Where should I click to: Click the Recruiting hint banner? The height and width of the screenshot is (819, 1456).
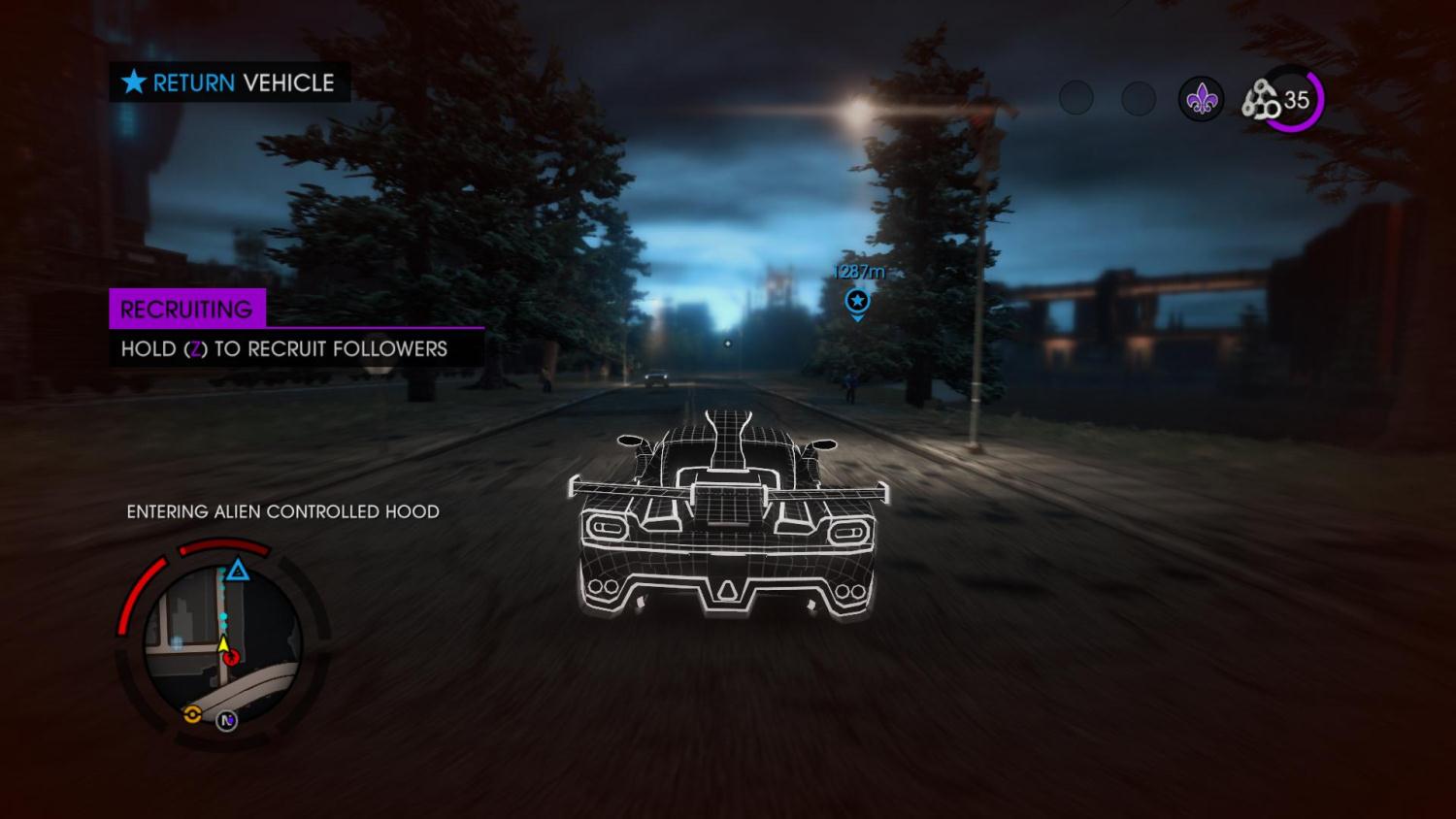(x=186, y=309)
